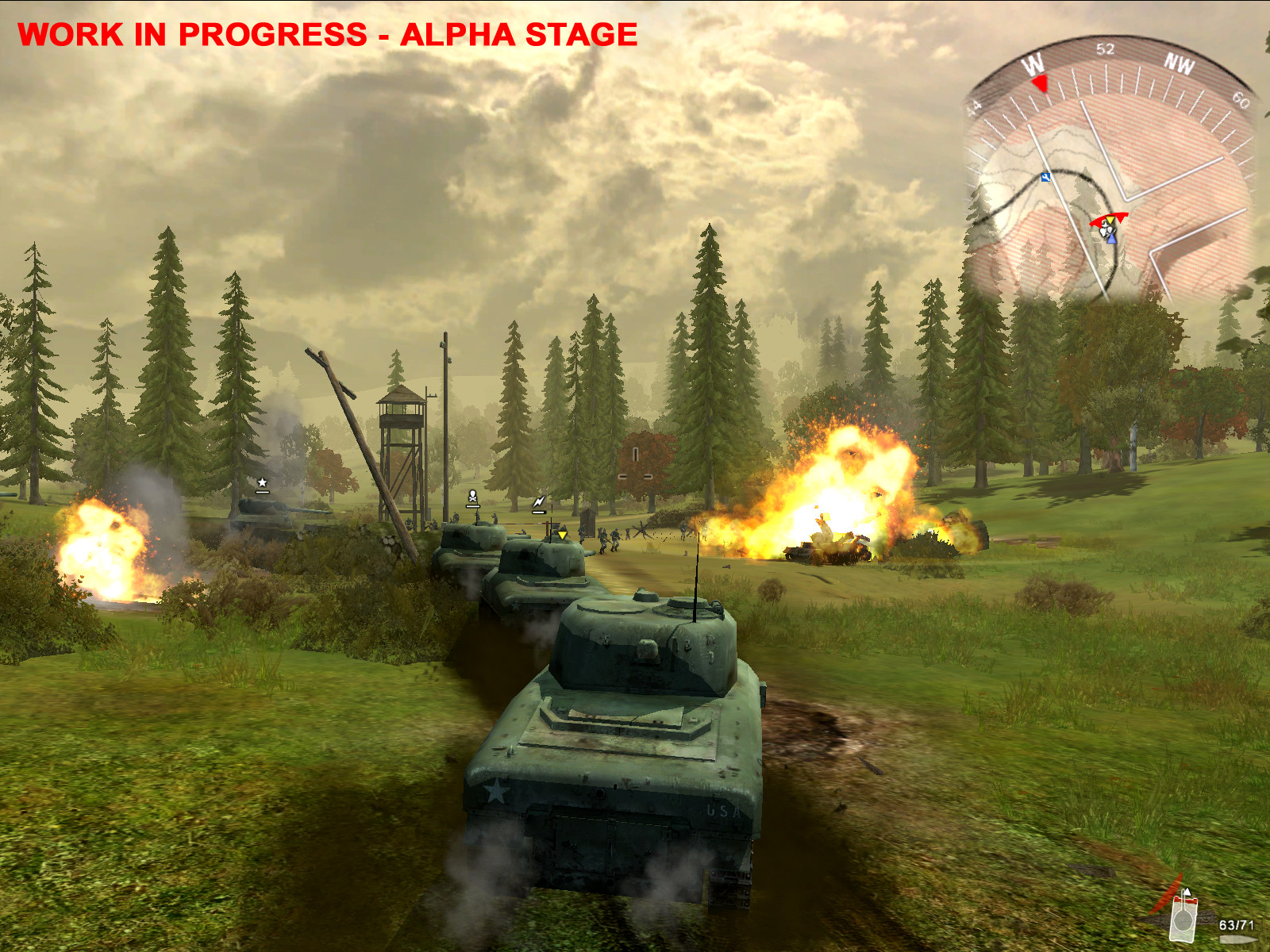Toggle the blue waypoint triangle on the minimap
1270x952 pixels.
click(1111, 240)
